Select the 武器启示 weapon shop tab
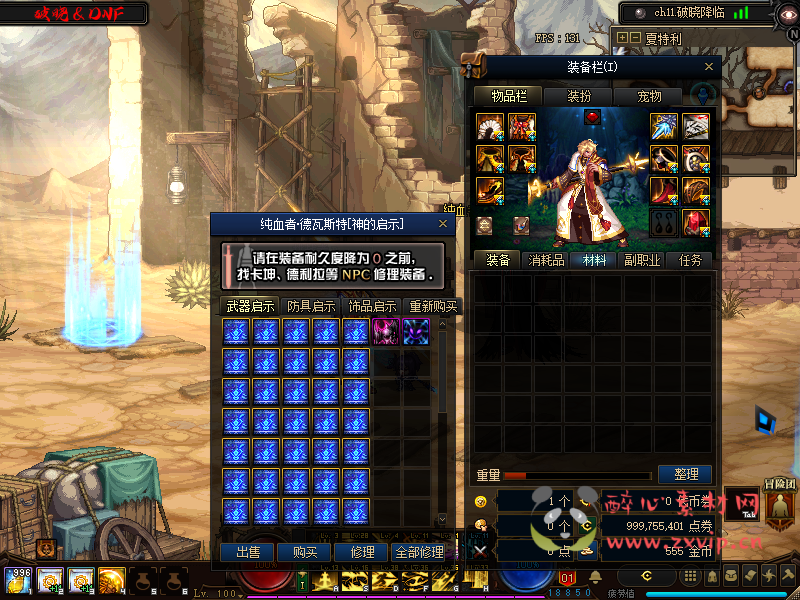800x600 pixels. 250,306
